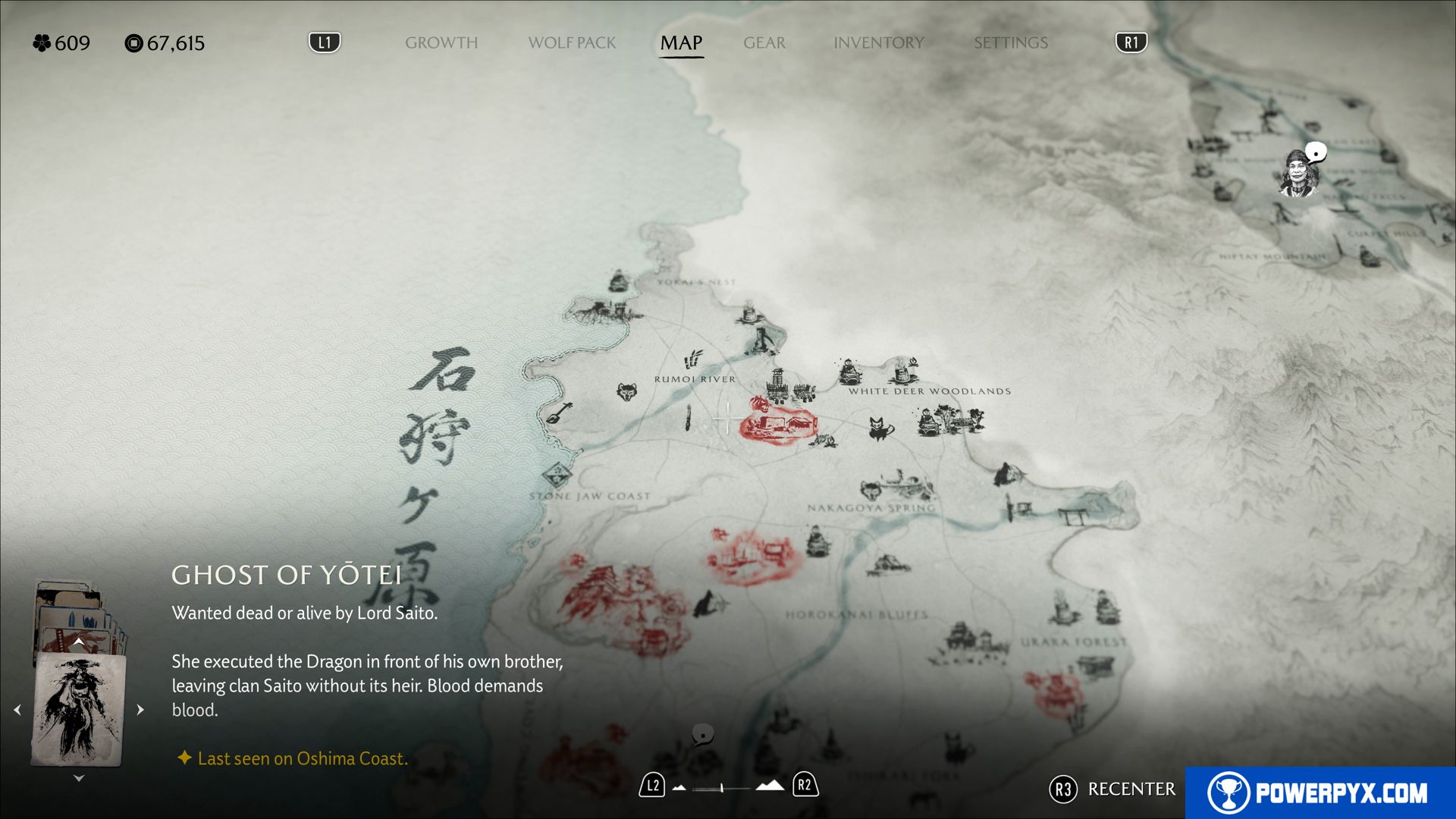Screen dimensions: 1456x819
Task: Open the Inventory tab
Action: (x=878, y=42)
